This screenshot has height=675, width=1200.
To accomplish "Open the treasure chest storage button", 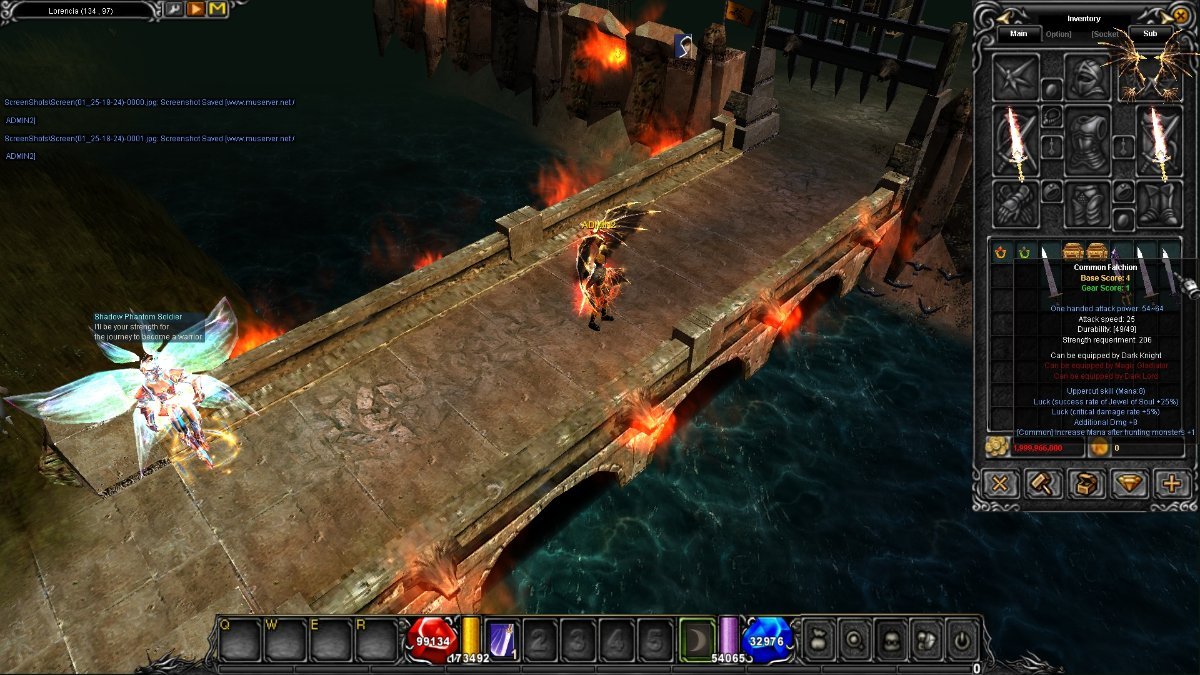I will point(1086,484).
